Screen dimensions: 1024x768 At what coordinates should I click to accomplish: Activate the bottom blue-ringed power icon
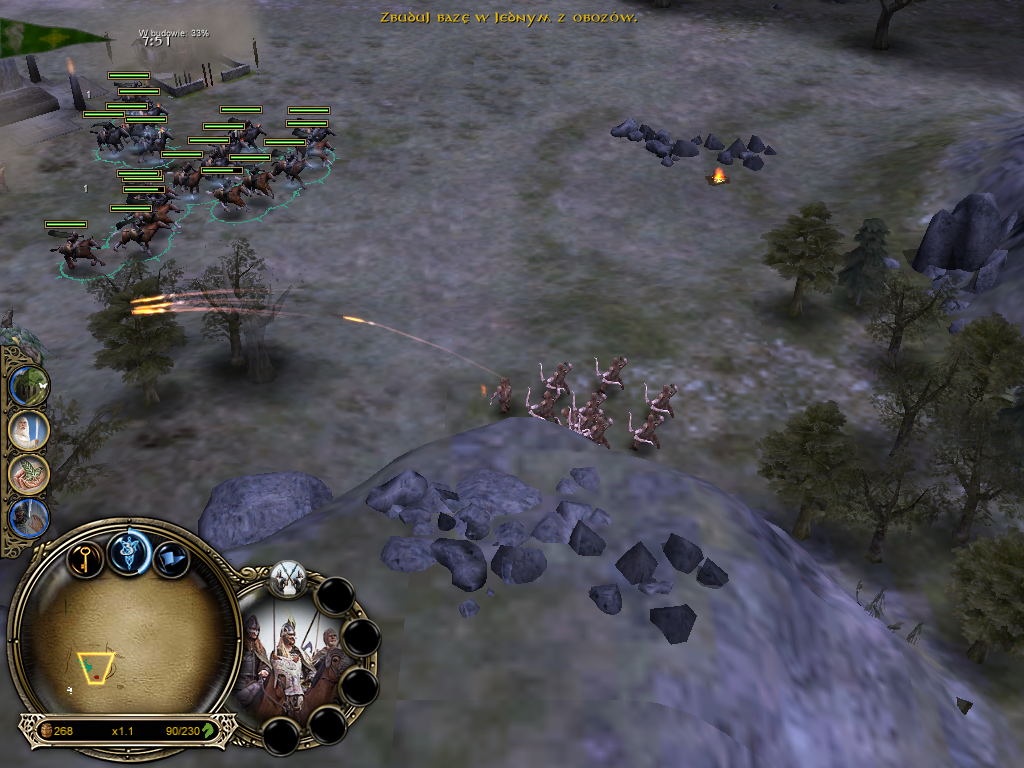point(29,519)
